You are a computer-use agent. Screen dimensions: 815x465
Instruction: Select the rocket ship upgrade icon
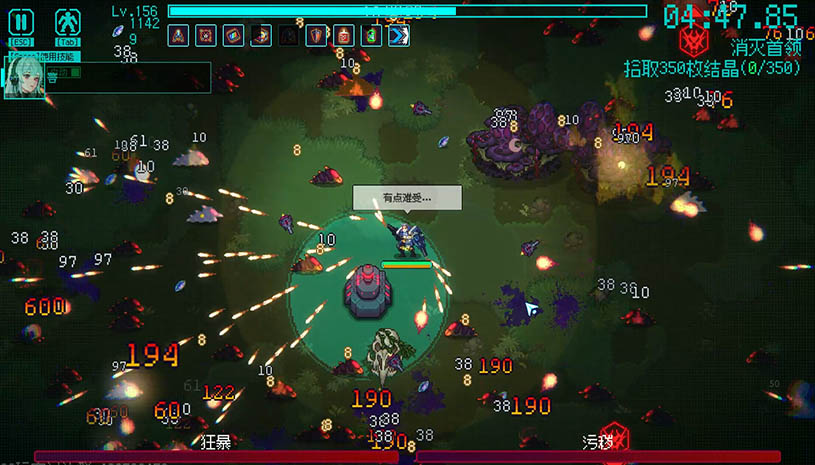tap(179, 36)
